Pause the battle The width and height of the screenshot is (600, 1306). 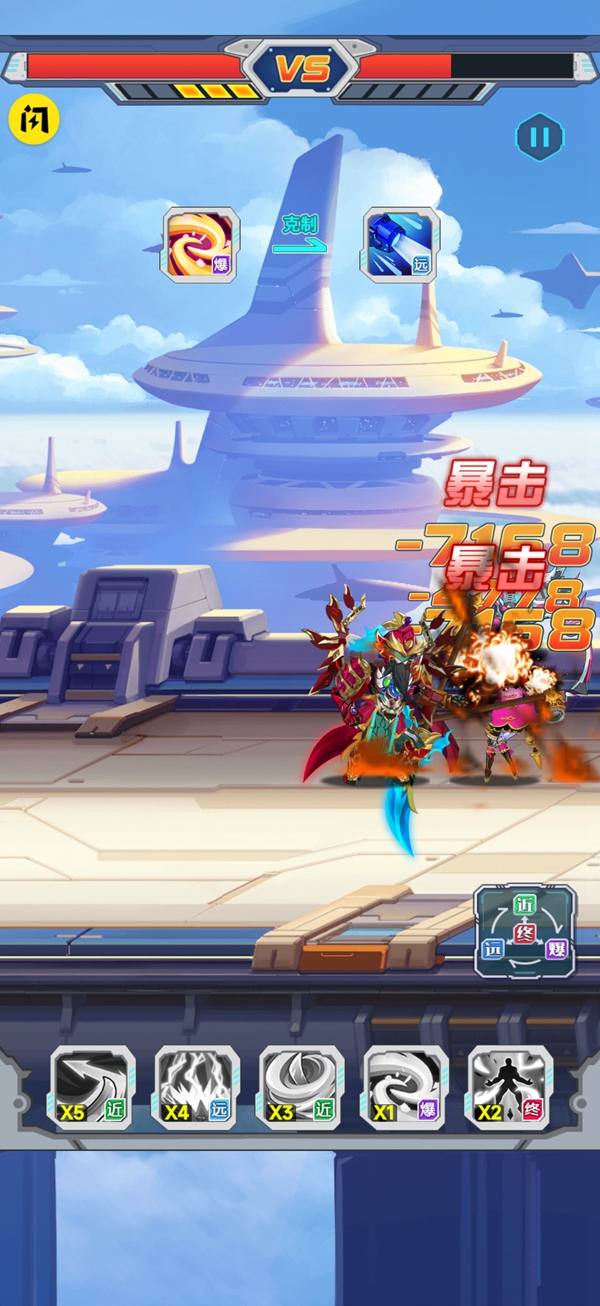pyautogui.click(x=539, y=138)
